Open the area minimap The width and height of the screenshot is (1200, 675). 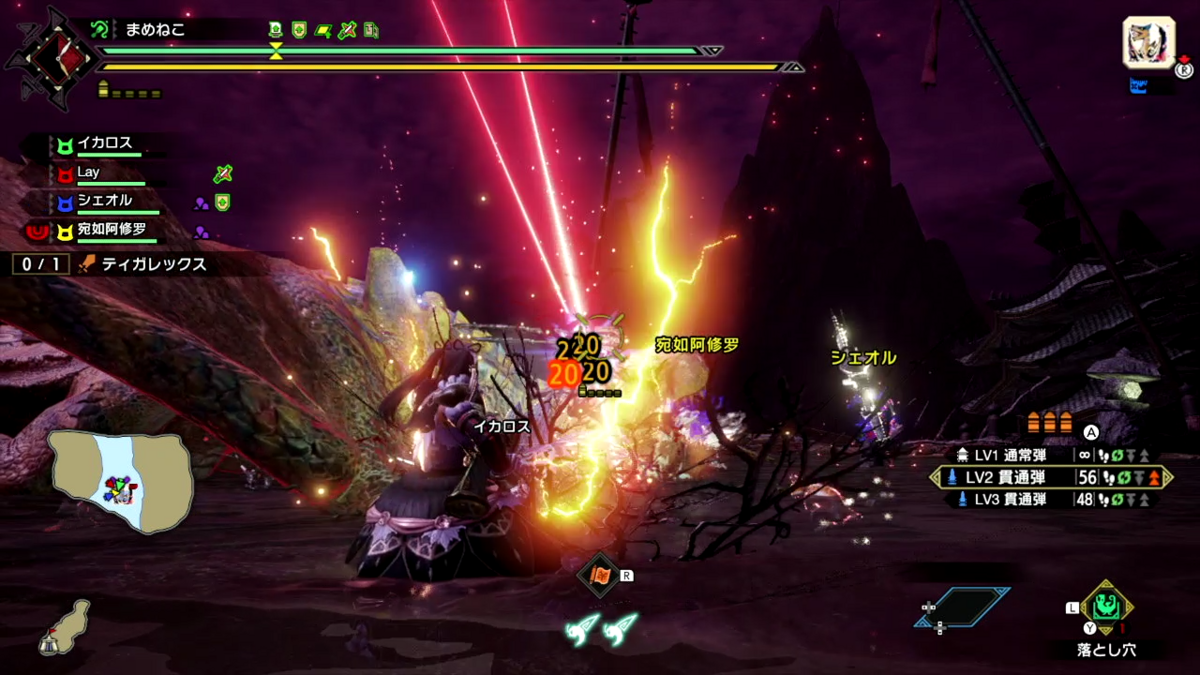(121, 482)
